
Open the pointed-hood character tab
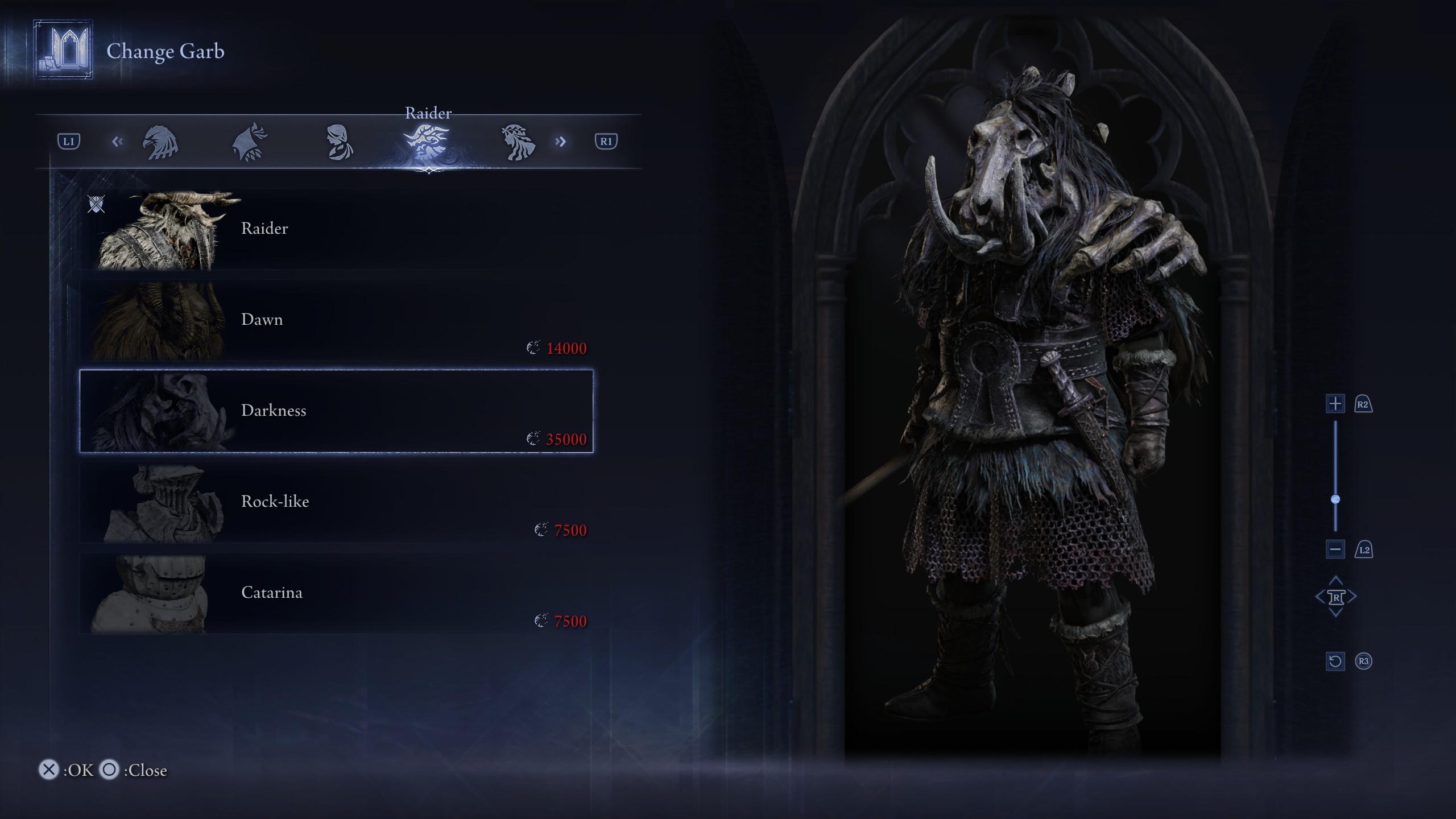point(250,142)
